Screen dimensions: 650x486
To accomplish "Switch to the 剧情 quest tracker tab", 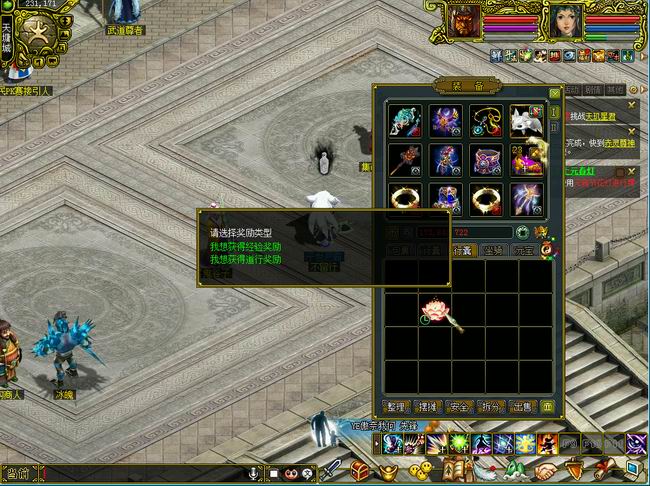I will (x=594, y=90).
